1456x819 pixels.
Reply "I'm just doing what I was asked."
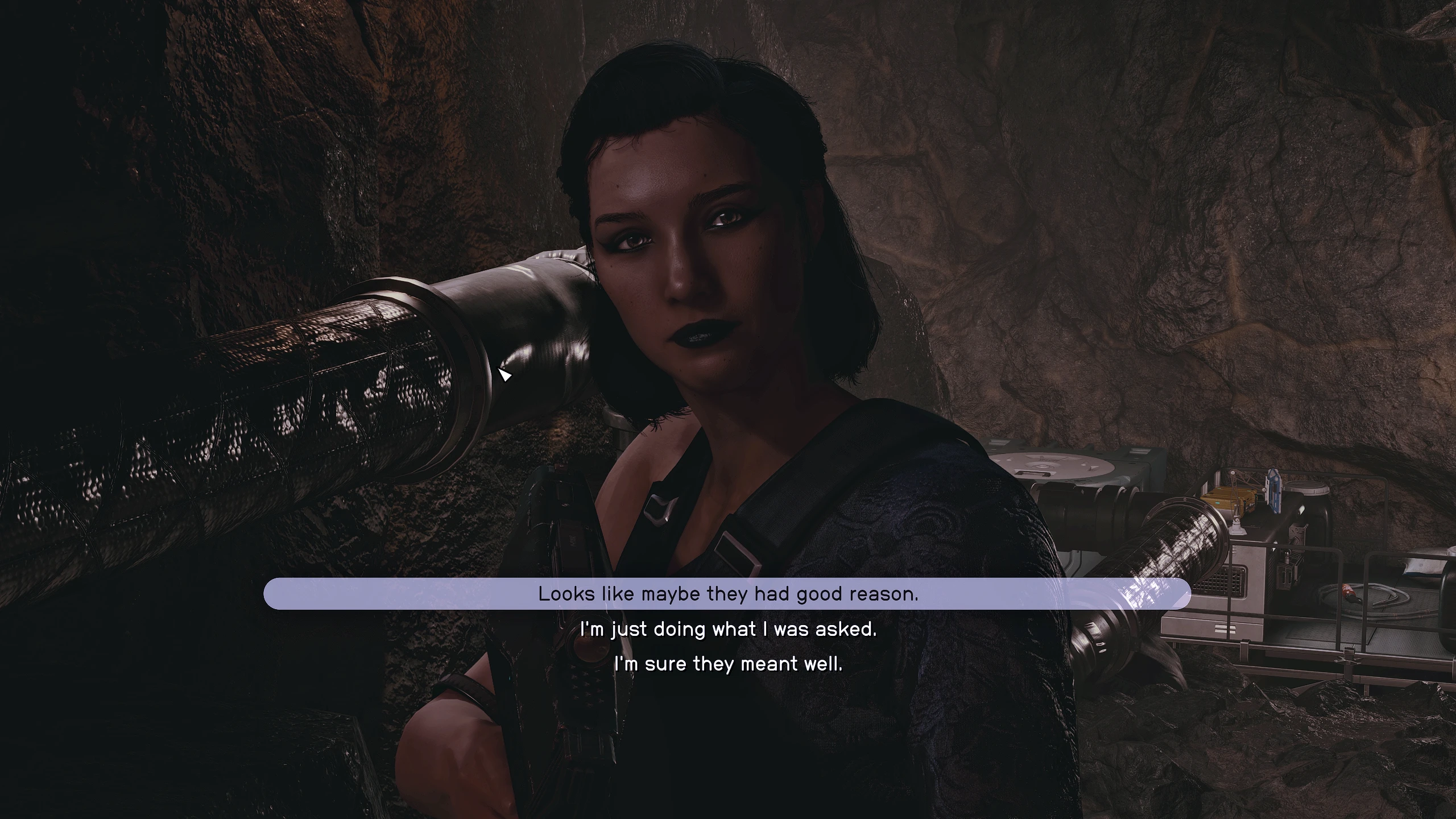(728, 629)
